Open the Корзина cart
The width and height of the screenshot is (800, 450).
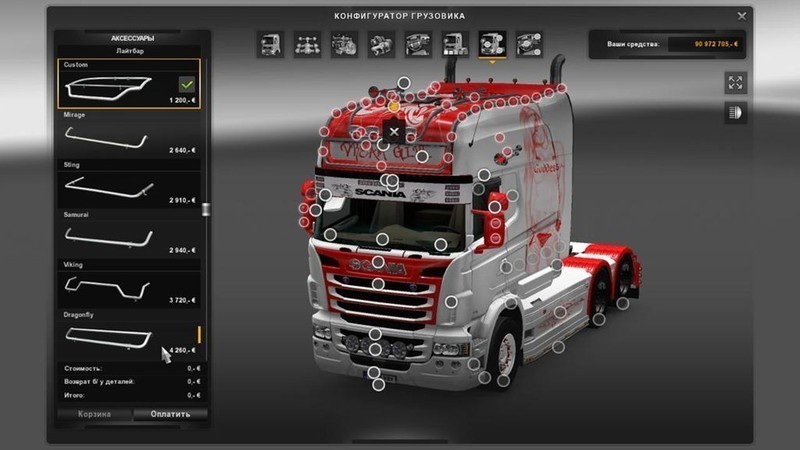tap(95, 413)
